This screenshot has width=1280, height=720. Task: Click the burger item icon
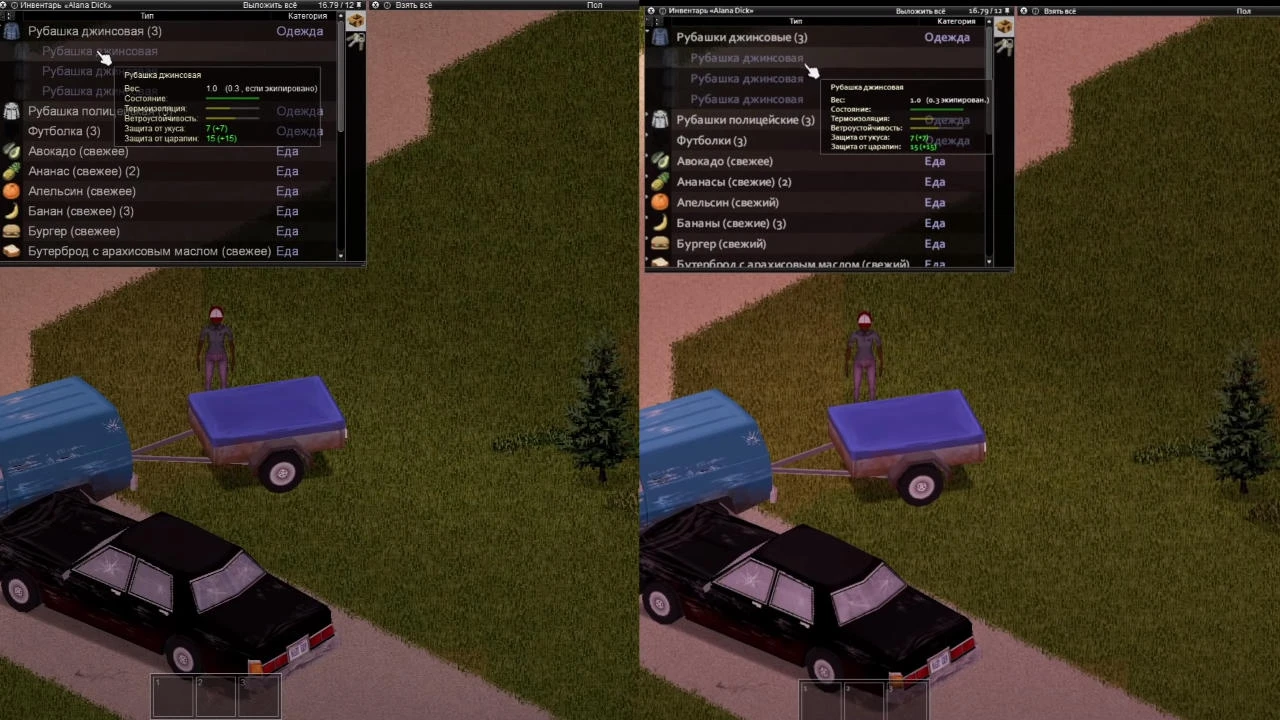13,231
